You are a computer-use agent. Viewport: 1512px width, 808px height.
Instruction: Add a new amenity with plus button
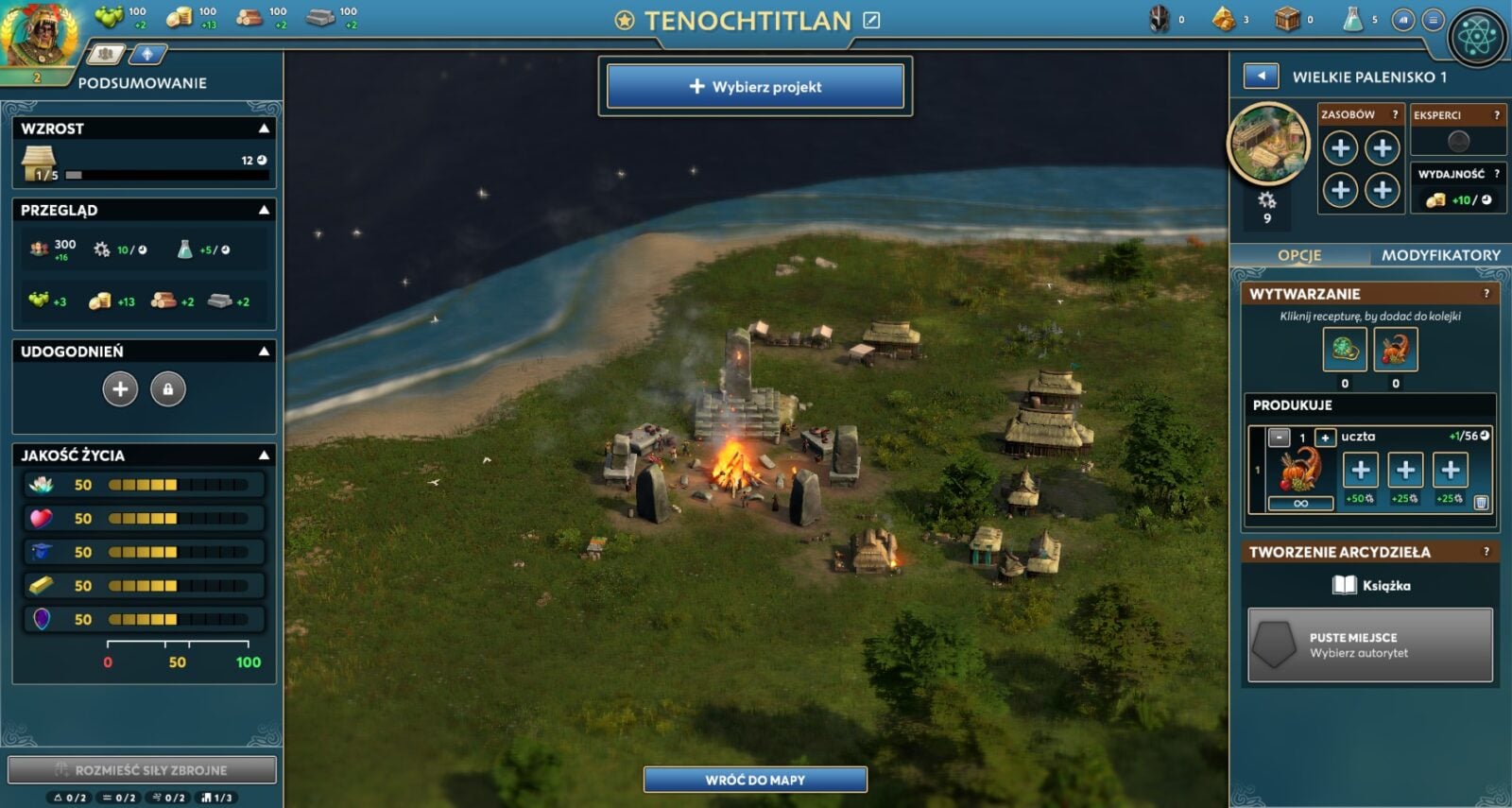pos(120,389)
